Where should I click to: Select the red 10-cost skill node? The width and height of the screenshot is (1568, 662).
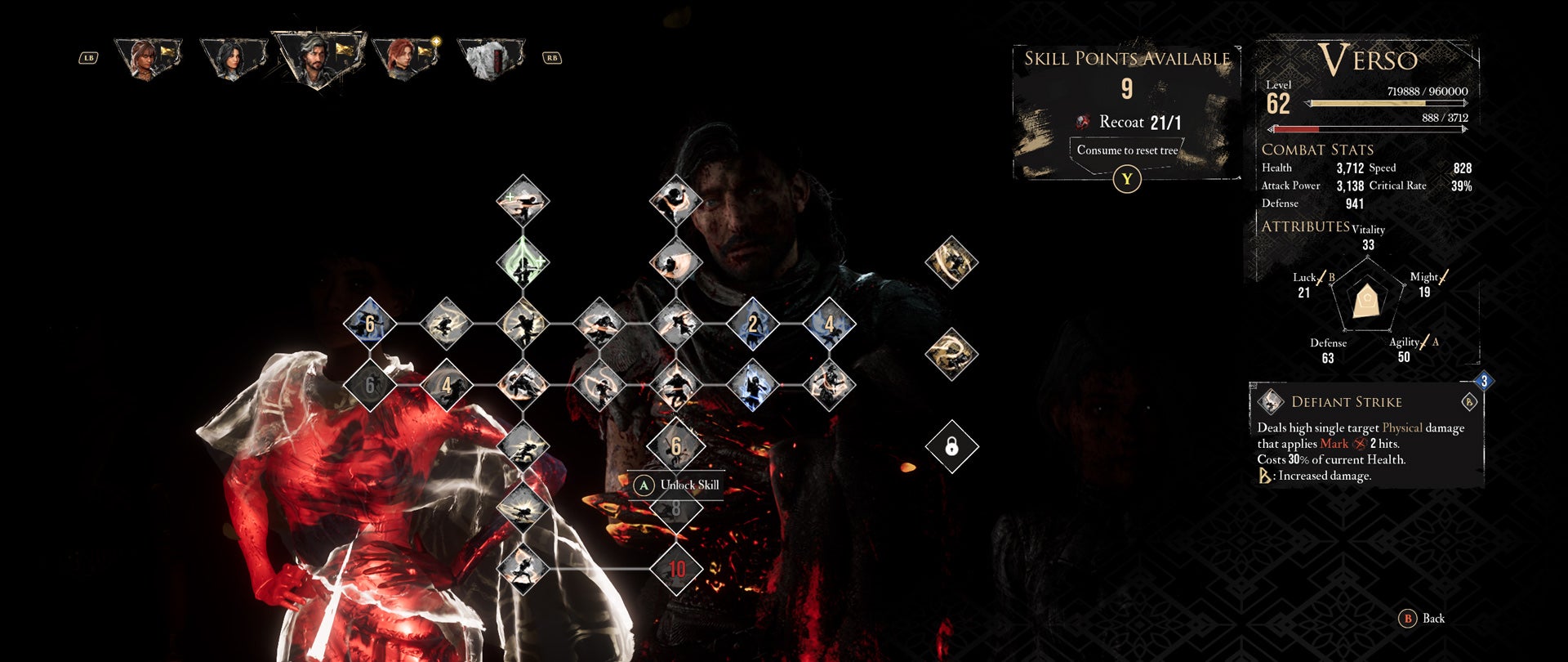coord(676,569)
